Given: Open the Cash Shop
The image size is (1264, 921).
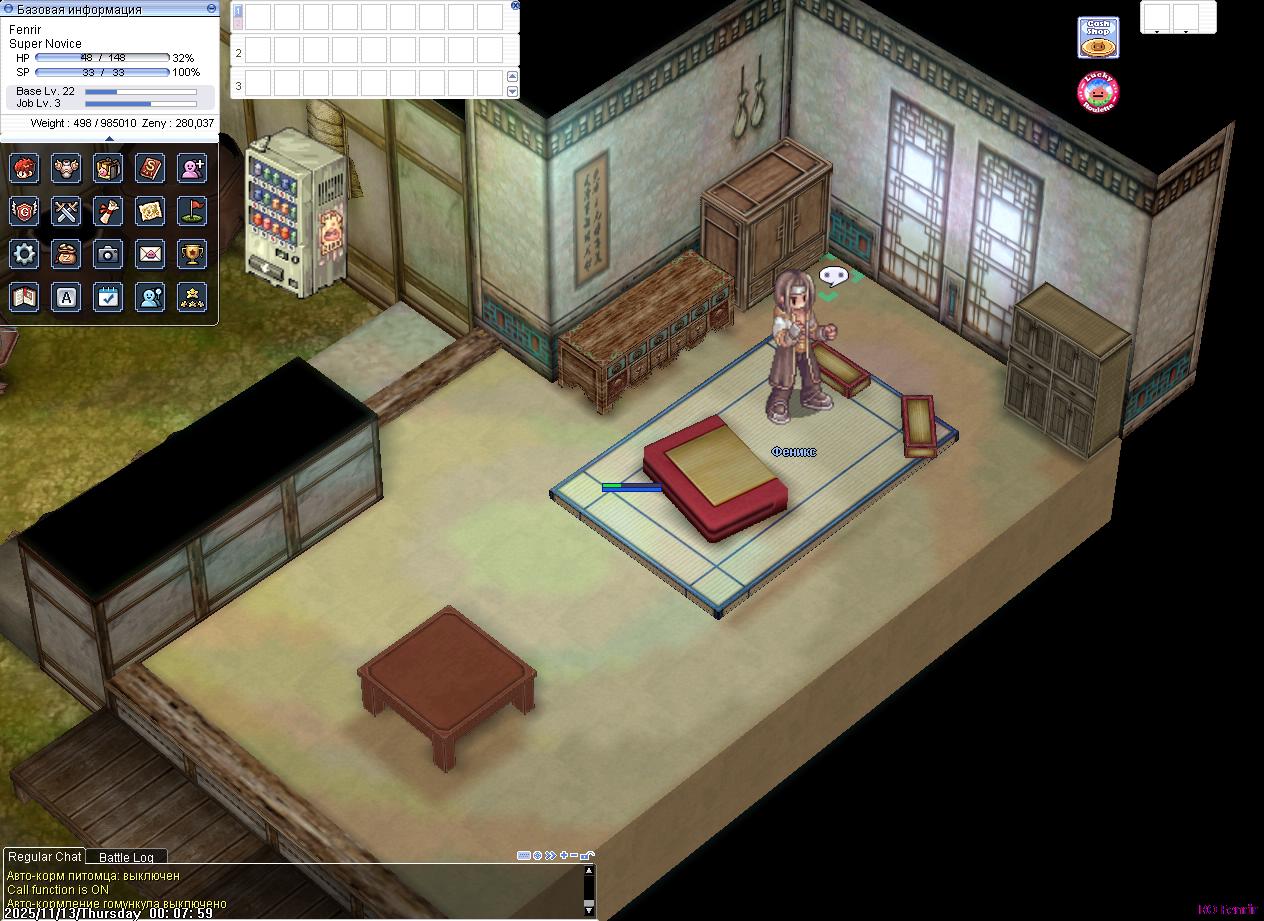Looking at the screenshot, I should tap(1097, 38).
